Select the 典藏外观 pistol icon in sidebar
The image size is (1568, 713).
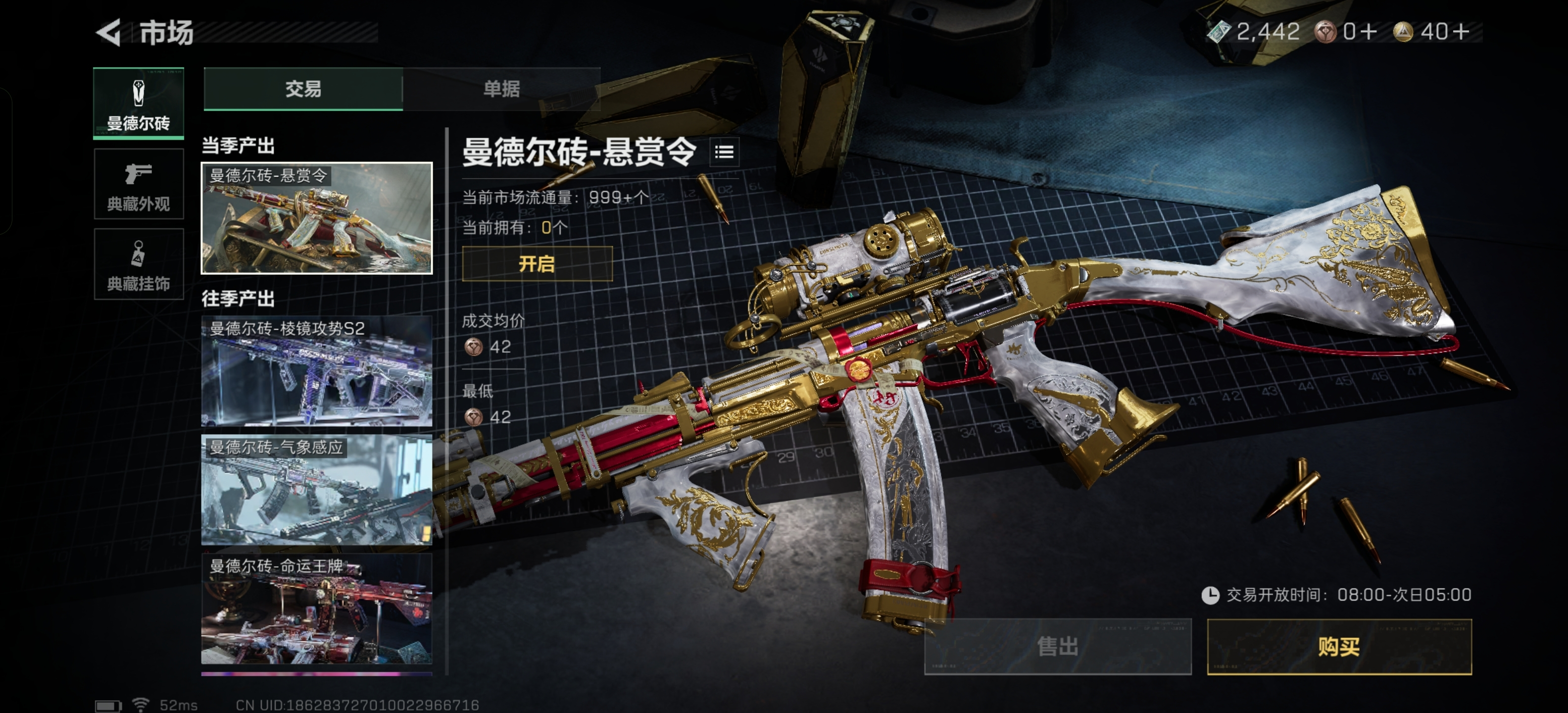click(x=139, y=184)
